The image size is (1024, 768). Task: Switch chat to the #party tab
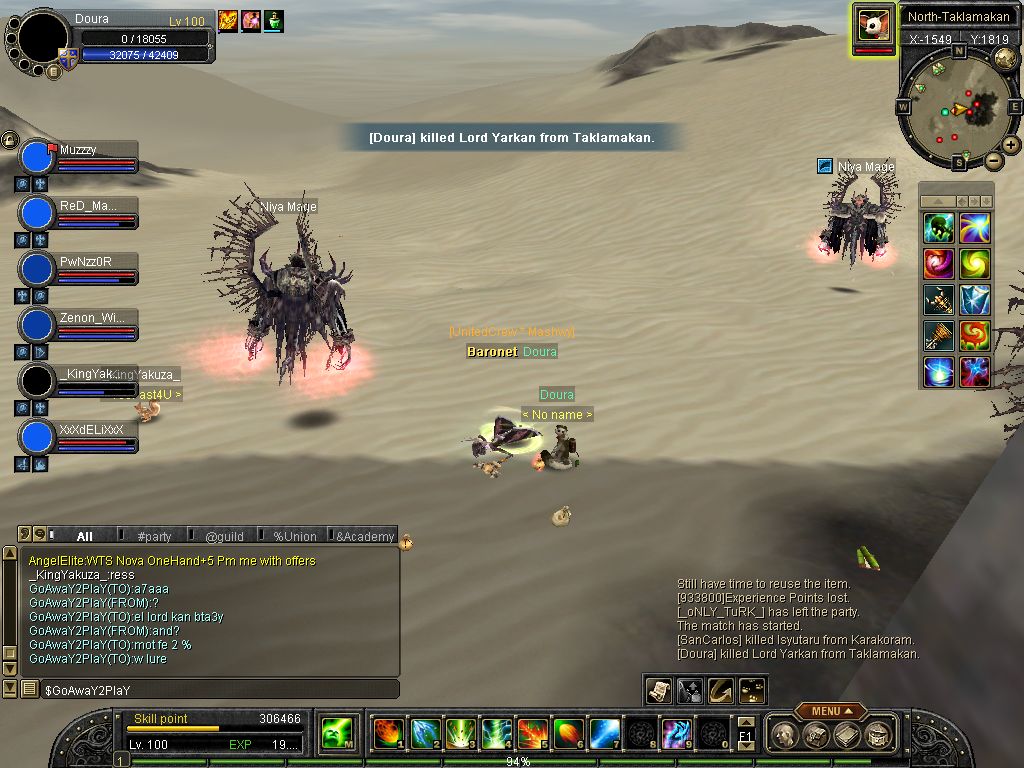(x=155, y=536)
